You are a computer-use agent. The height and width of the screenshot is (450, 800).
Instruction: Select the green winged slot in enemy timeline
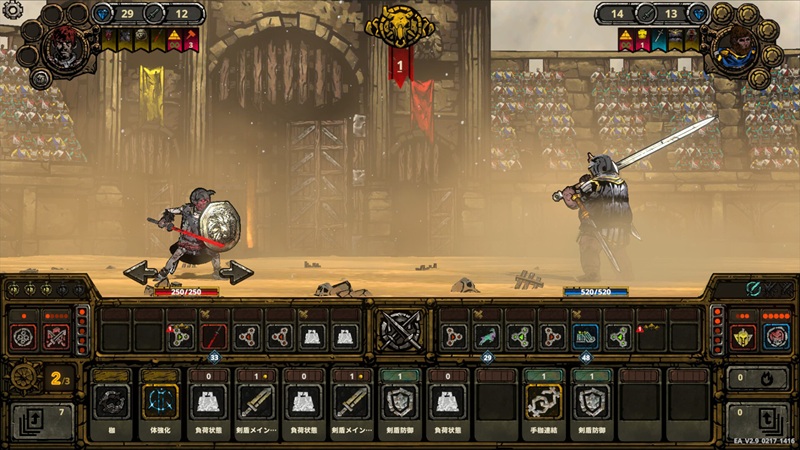[x=487, y=337]
